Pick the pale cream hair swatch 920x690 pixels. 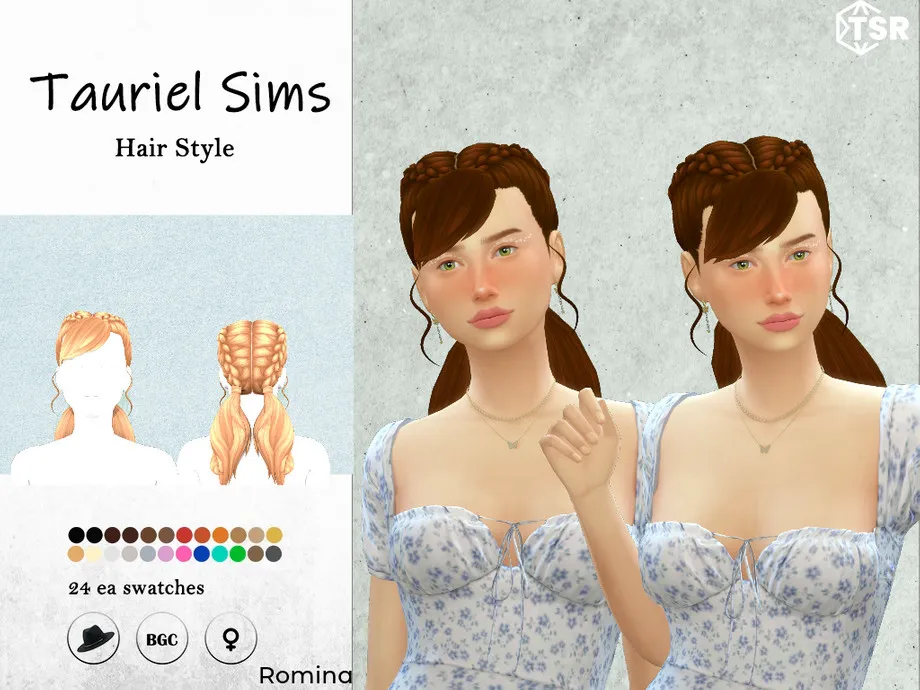(x=94, y=553)
